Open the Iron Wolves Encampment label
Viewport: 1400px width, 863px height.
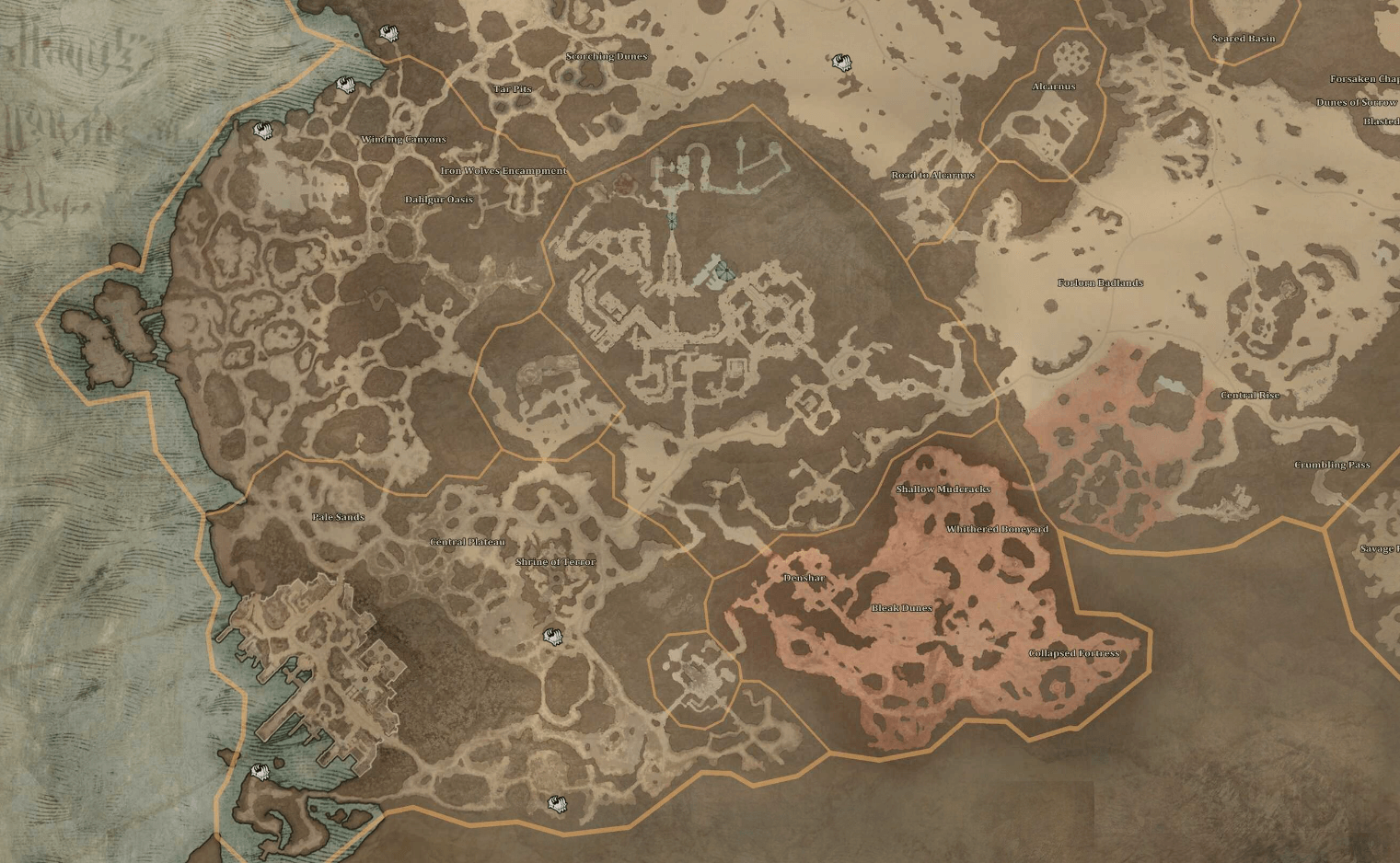504,170
